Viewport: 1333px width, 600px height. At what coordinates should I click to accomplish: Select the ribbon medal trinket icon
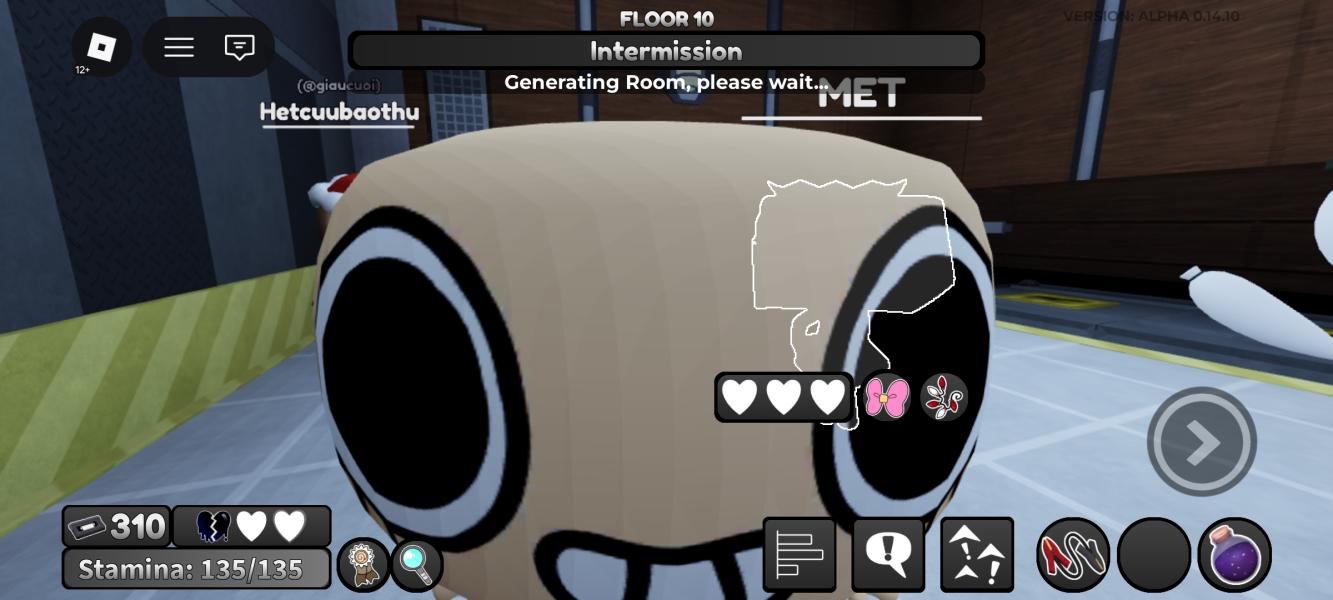click(363, 564)
